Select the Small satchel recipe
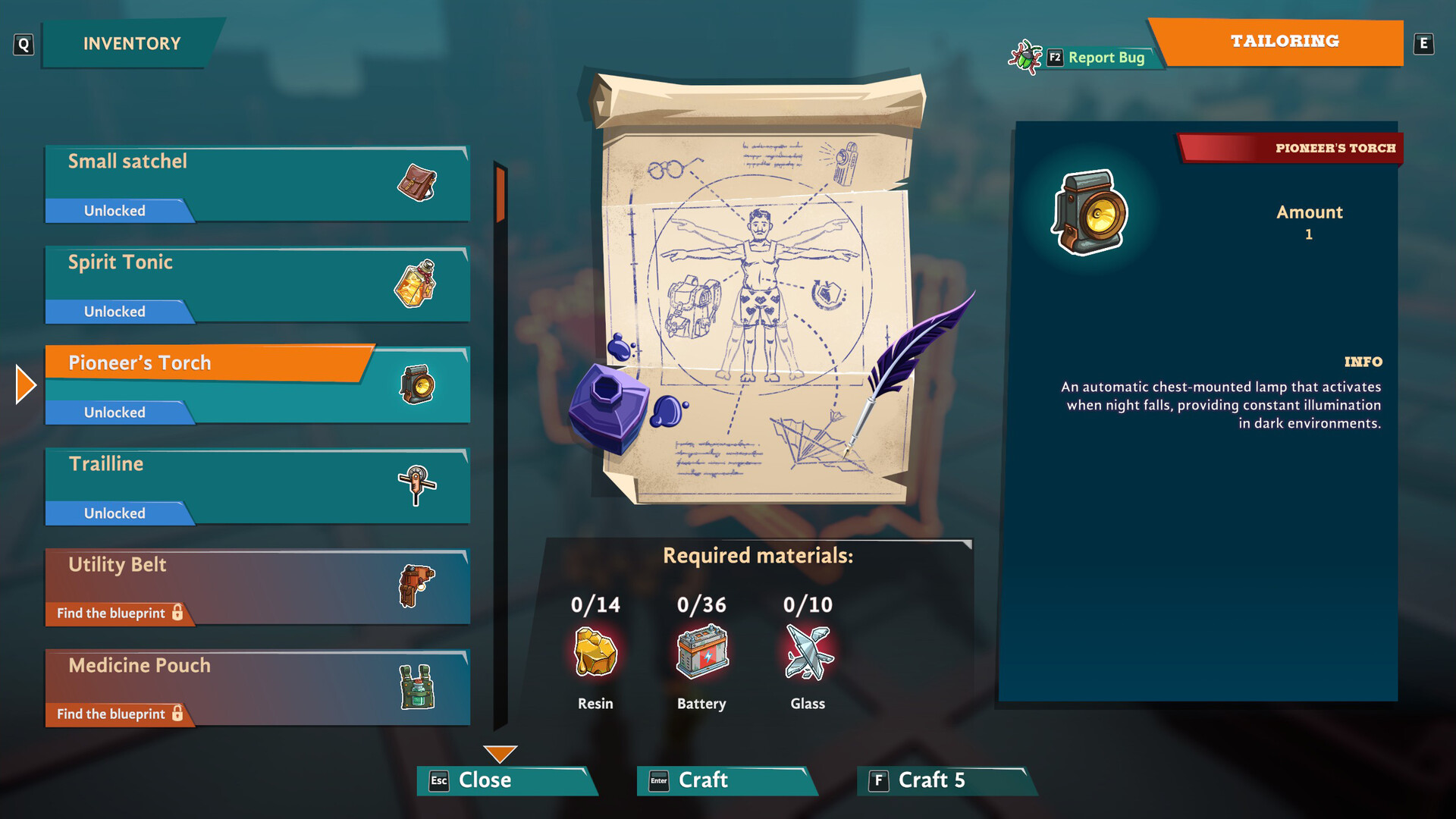 click(x=256, y=184)
